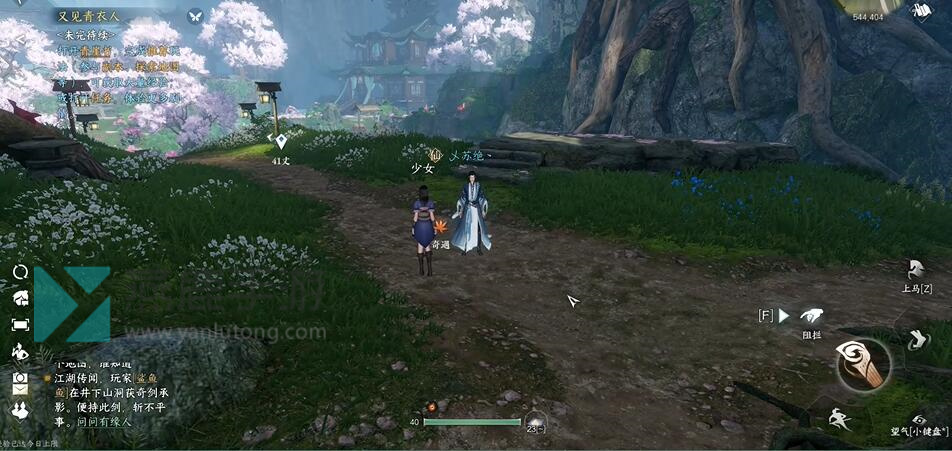Select the 41丈 waypoint marker
The height and width of the screenshot is (451, 952).
(281, 142)
